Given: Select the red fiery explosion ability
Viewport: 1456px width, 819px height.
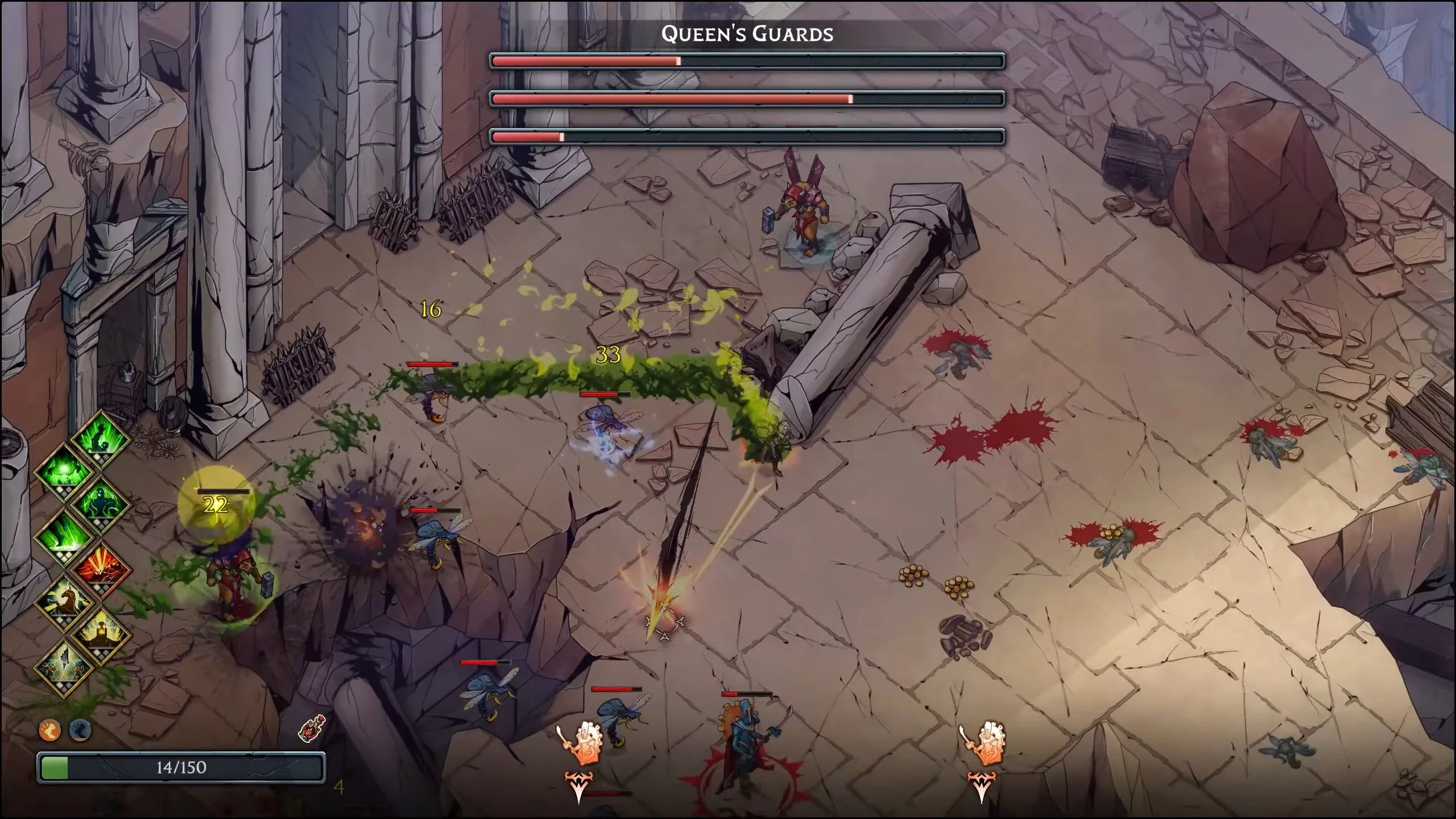Looking at the screenshot, I should click(101, 568).
